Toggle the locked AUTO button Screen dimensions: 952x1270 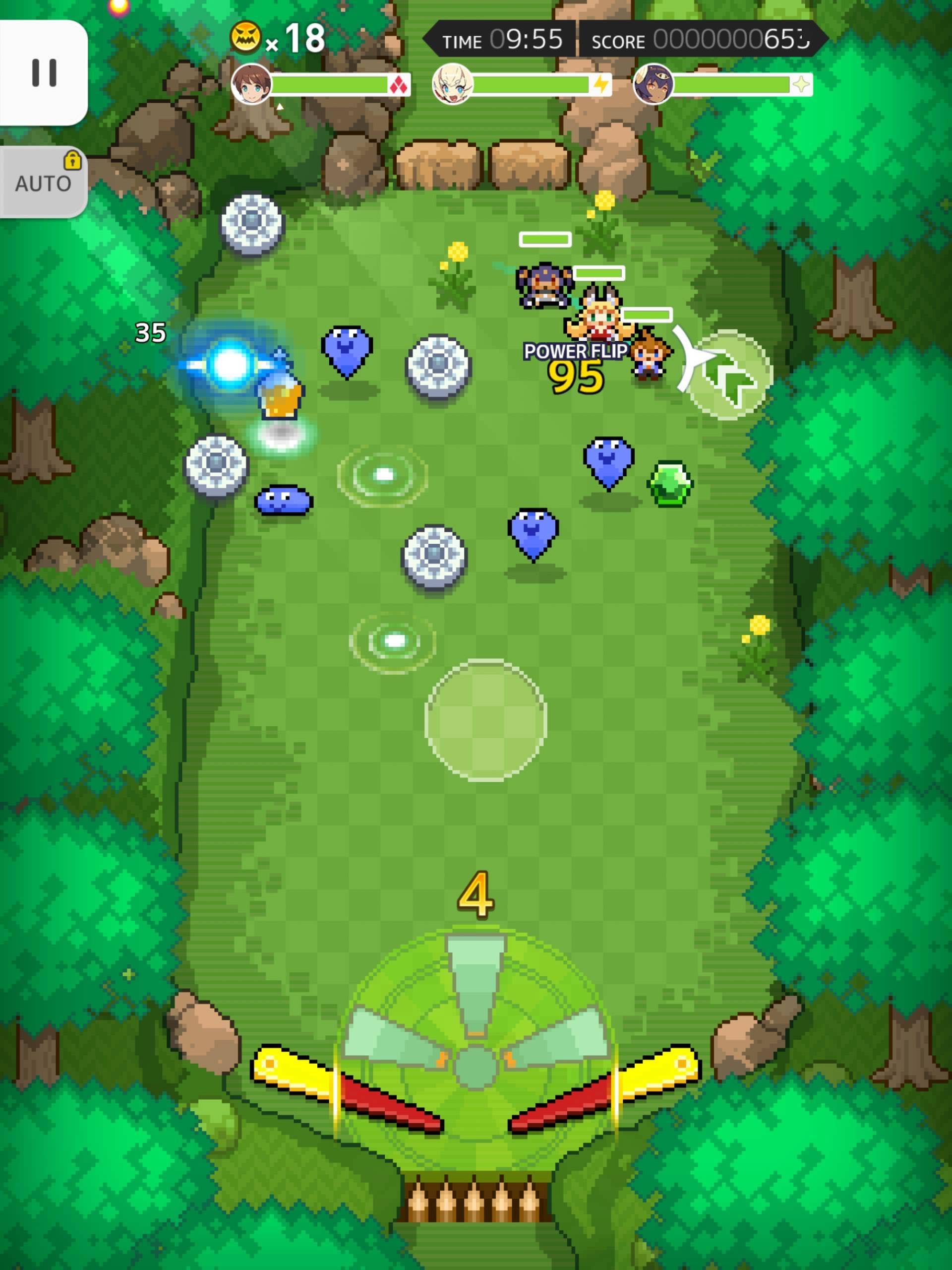44,183
